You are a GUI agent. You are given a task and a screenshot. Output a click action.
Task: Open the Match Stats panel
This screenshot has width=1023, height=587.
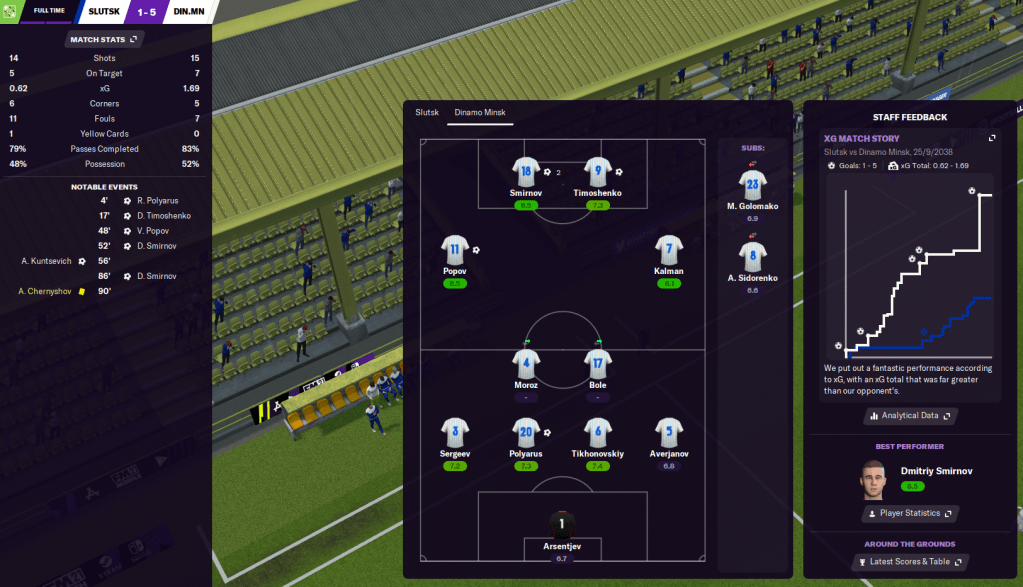(103, 39)
